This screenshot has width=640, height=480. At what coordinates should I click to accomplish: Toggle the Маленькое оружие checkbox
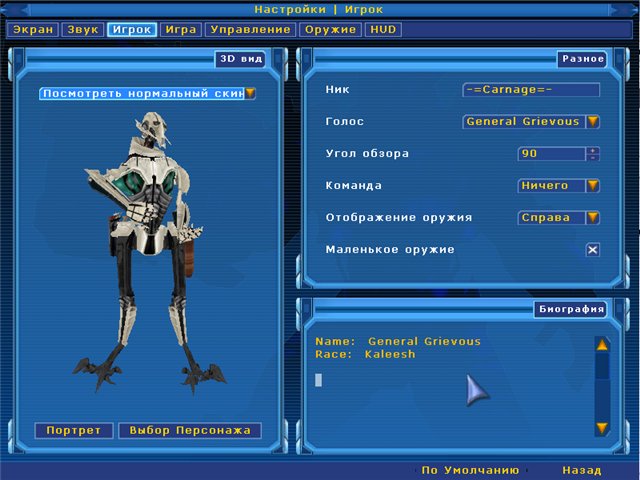pyautogui.click(x=593, y=250)
